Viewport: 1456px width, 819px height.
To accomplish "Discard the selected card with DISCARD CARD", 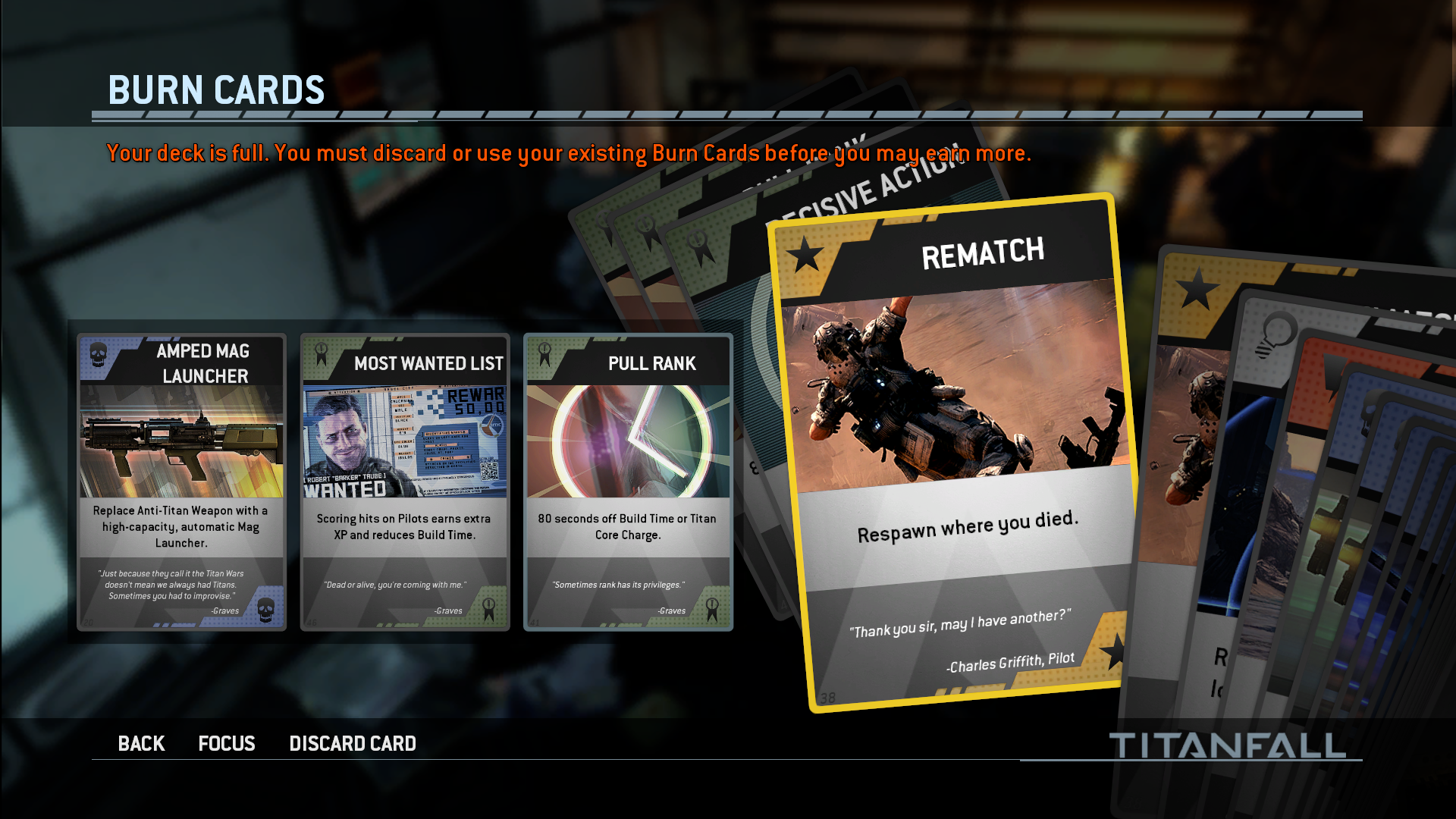I will coord(353,743).
